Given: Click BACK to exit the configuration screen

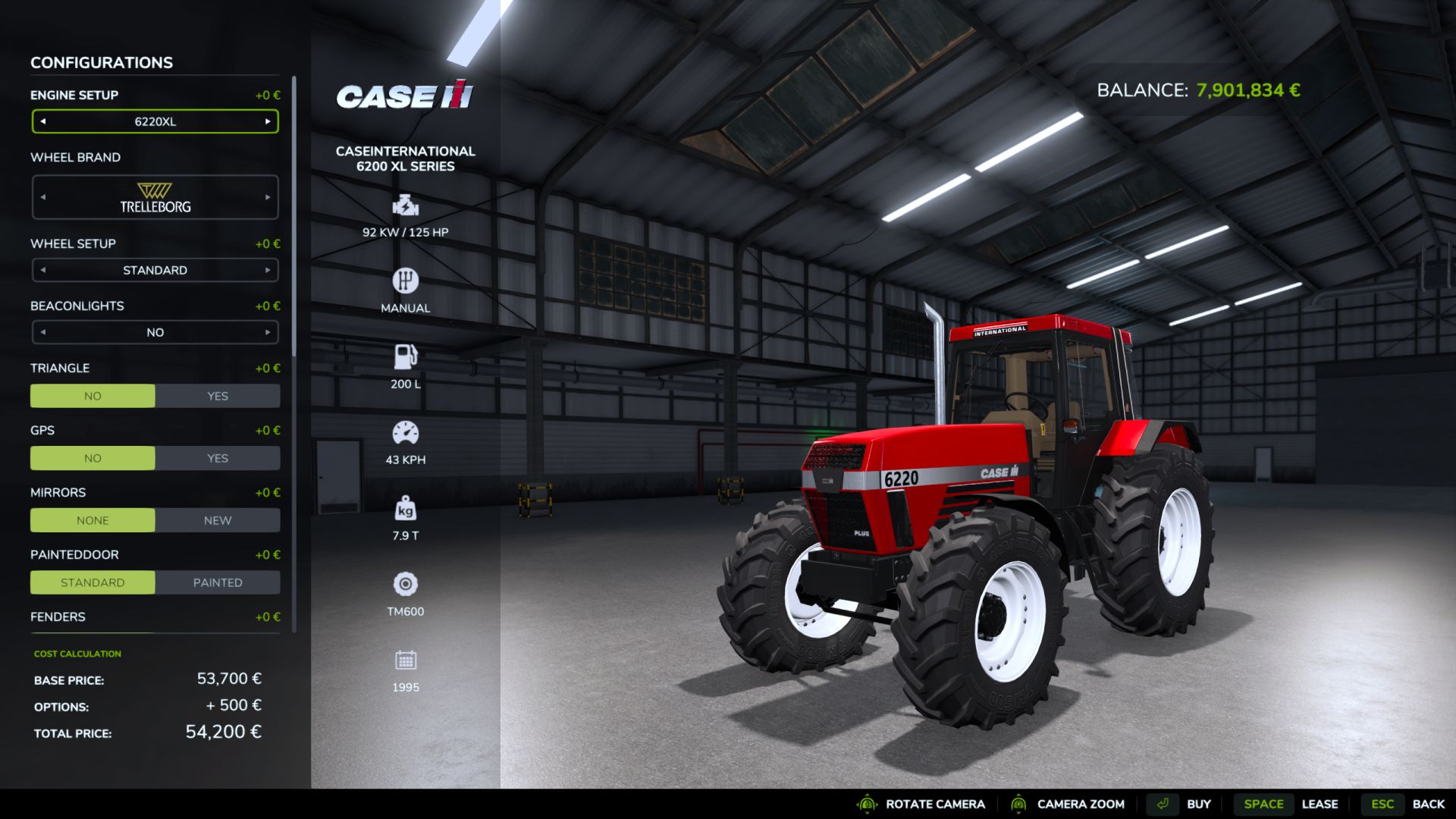Looking at the screenshot, I should [x=1429, y=804].
